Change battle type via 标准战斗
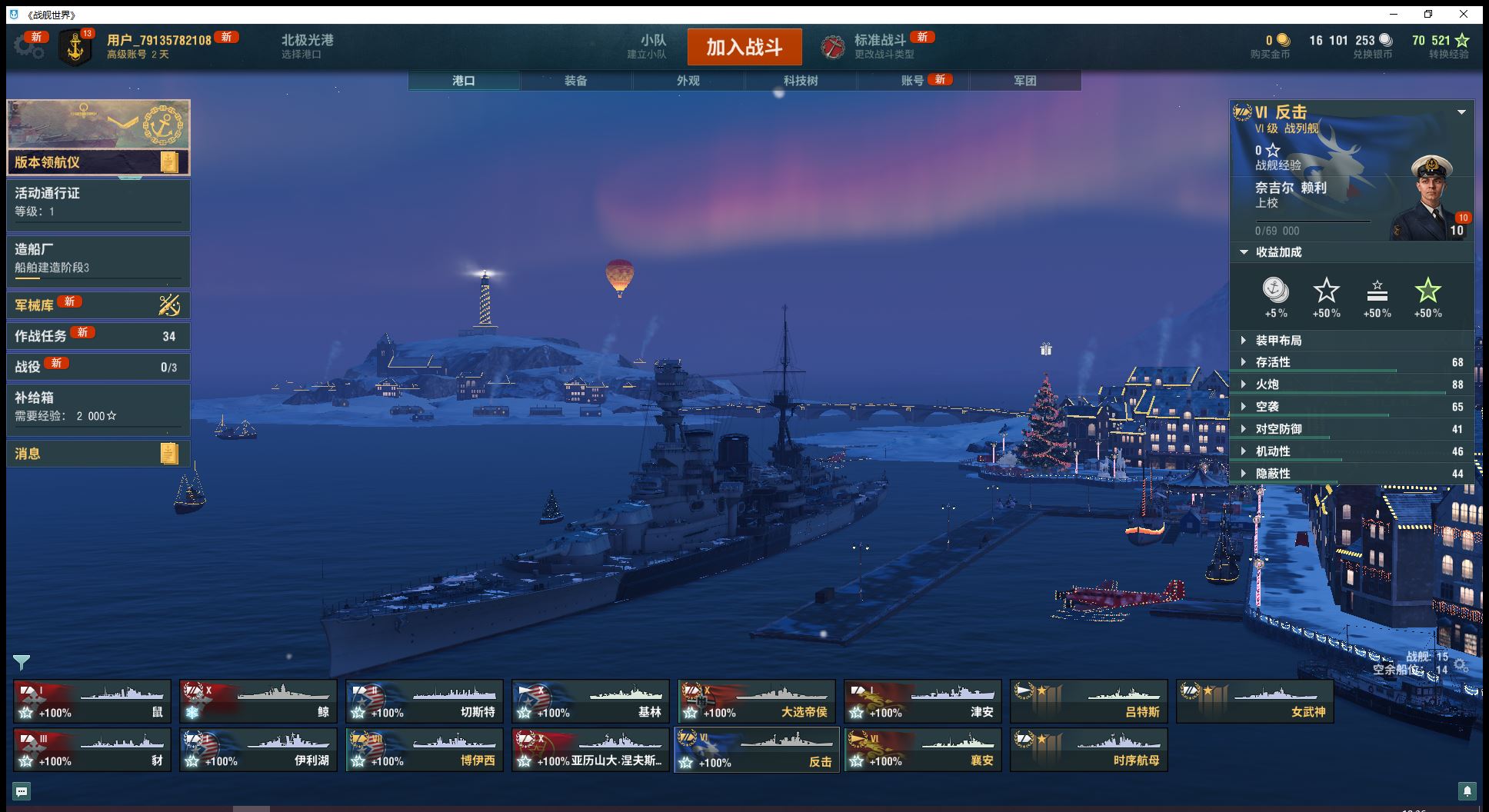The image size is (1489, 812). [879, 46]
